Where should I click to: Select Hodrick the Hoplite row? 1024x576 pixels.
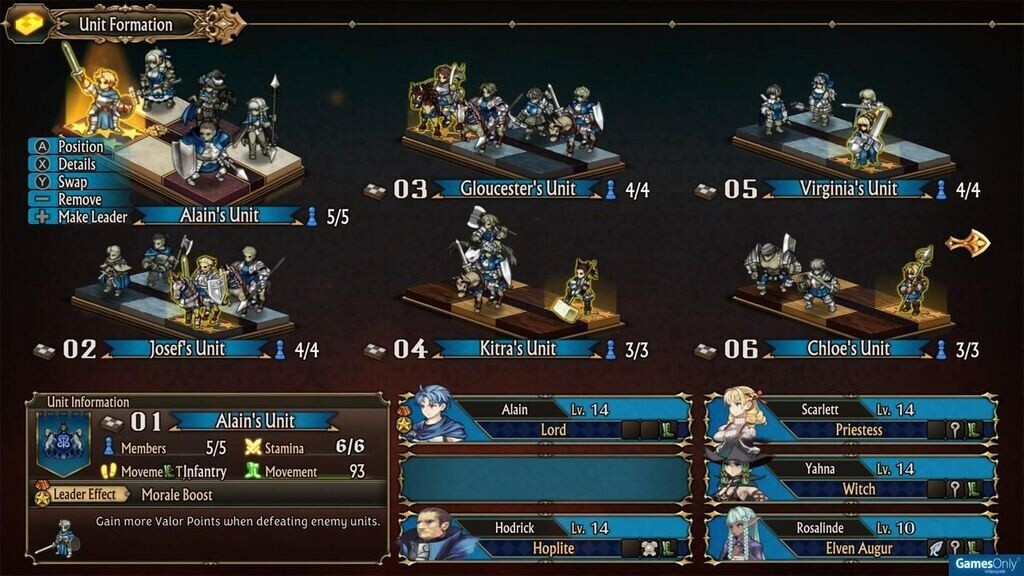pos(545,537)
